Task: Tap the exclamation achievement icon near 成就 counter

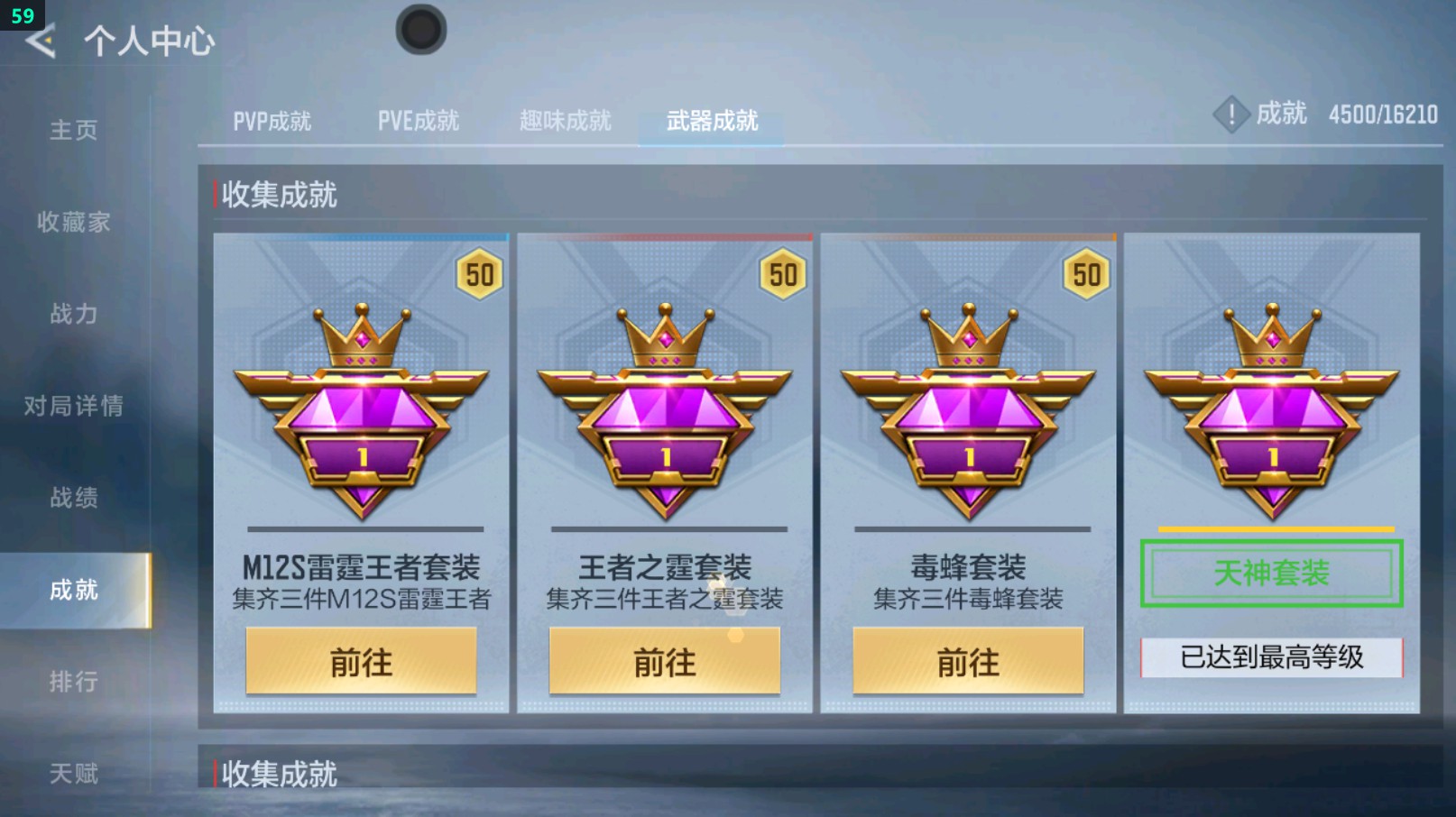Action: pyautogui.click(x=1231, y=115)
